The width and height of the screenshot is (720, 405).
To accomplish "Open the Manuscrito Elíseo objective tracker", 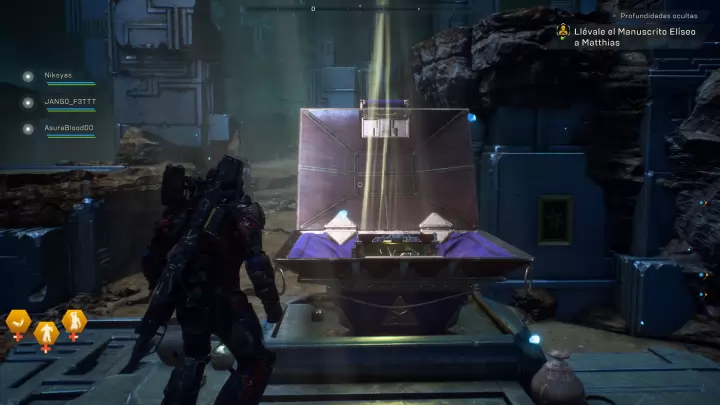I will click(x=635, y=37).
